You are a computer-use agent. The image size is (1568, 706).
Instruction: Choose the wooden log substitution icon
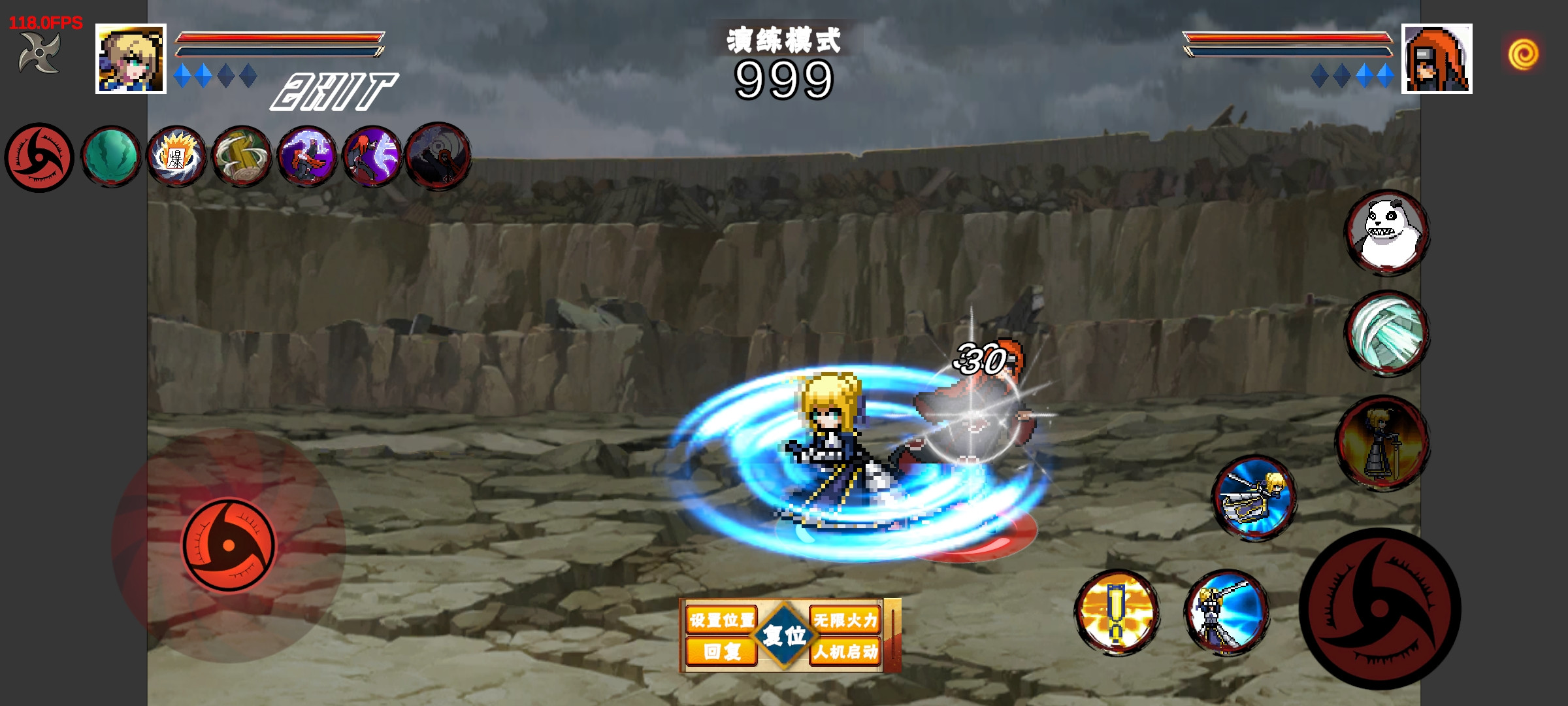[242, 158]
